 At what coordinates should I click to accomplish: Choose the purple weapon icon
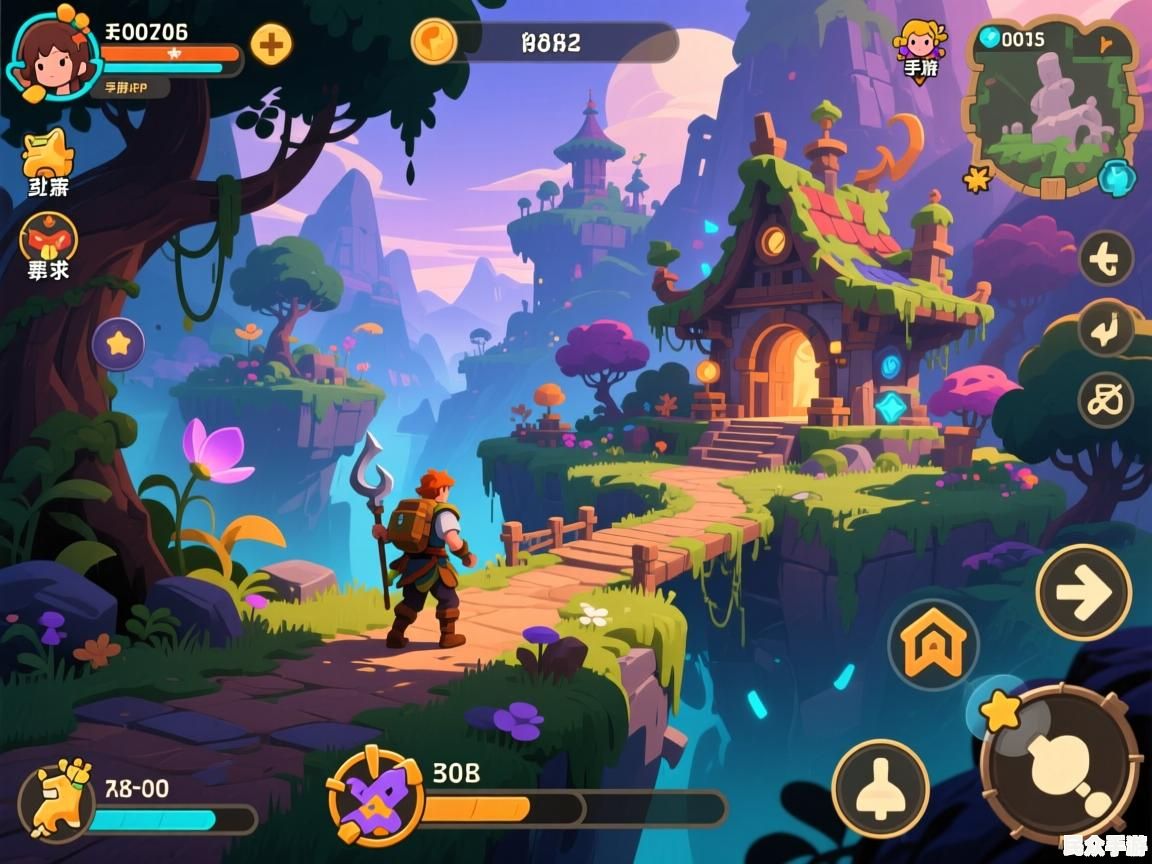click(376, 796)
